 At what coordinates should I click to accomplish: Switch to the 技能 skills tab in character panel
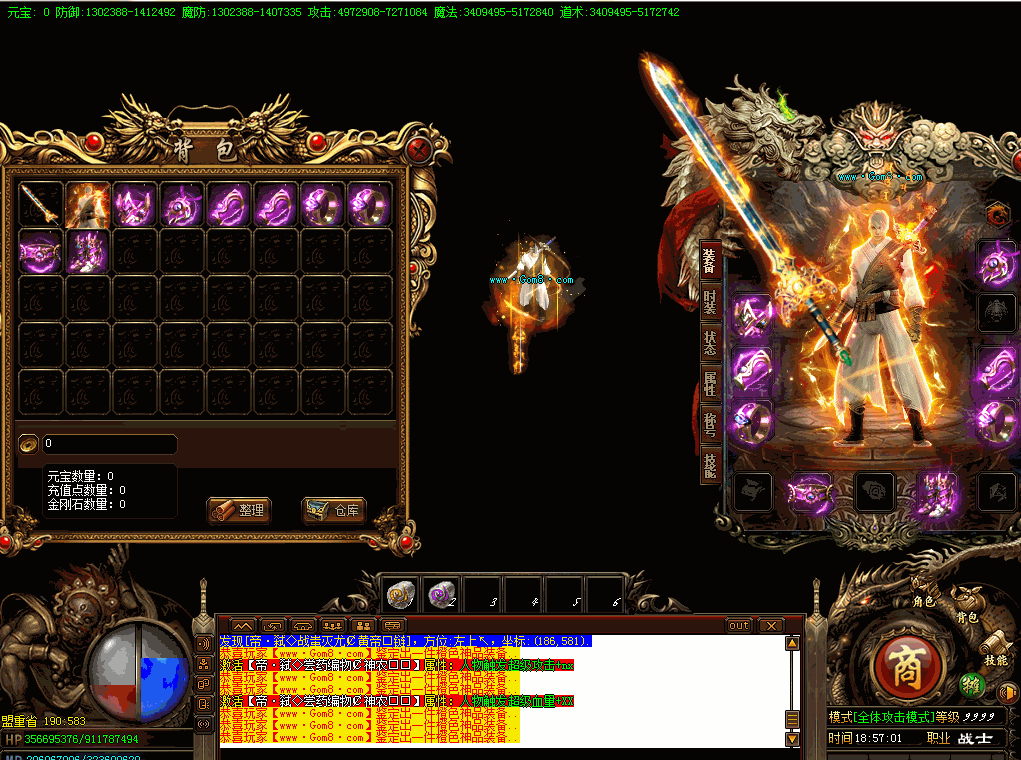[709, 466]
